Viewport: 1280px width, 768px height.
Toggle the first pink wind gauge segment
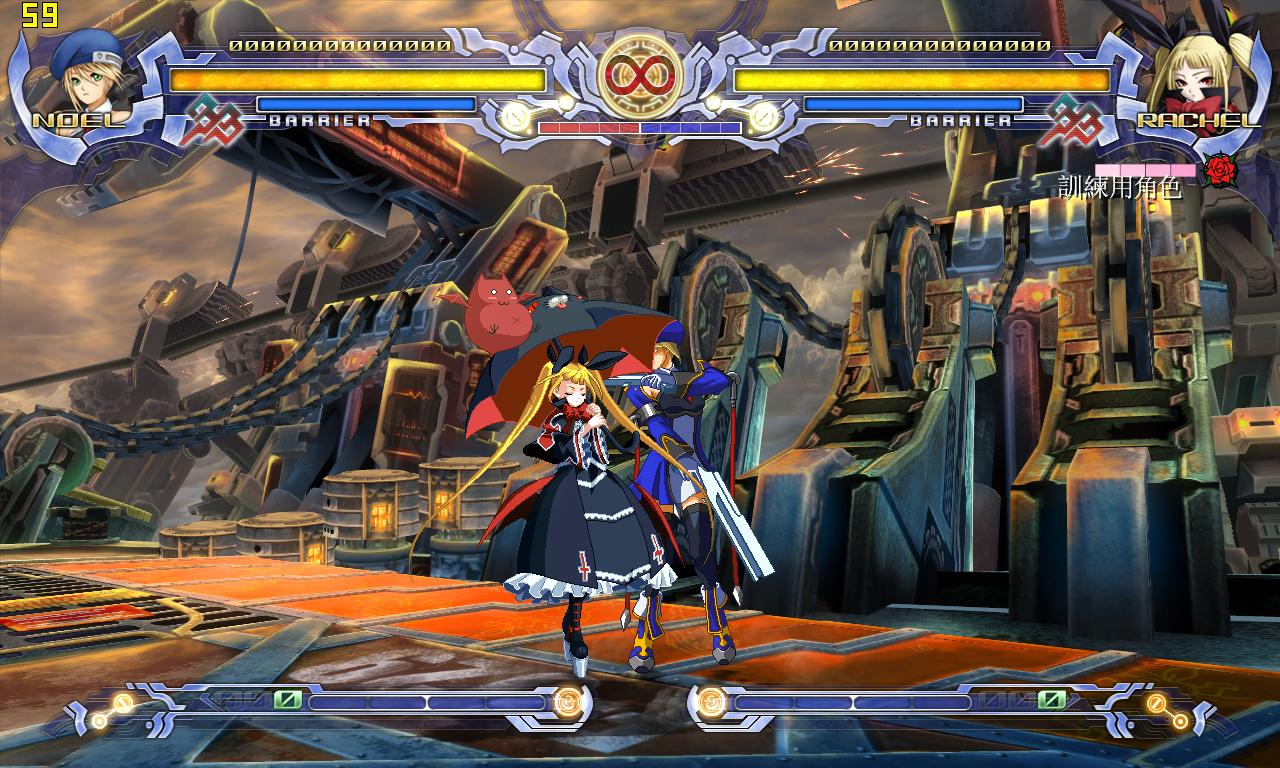[1107, 170]
